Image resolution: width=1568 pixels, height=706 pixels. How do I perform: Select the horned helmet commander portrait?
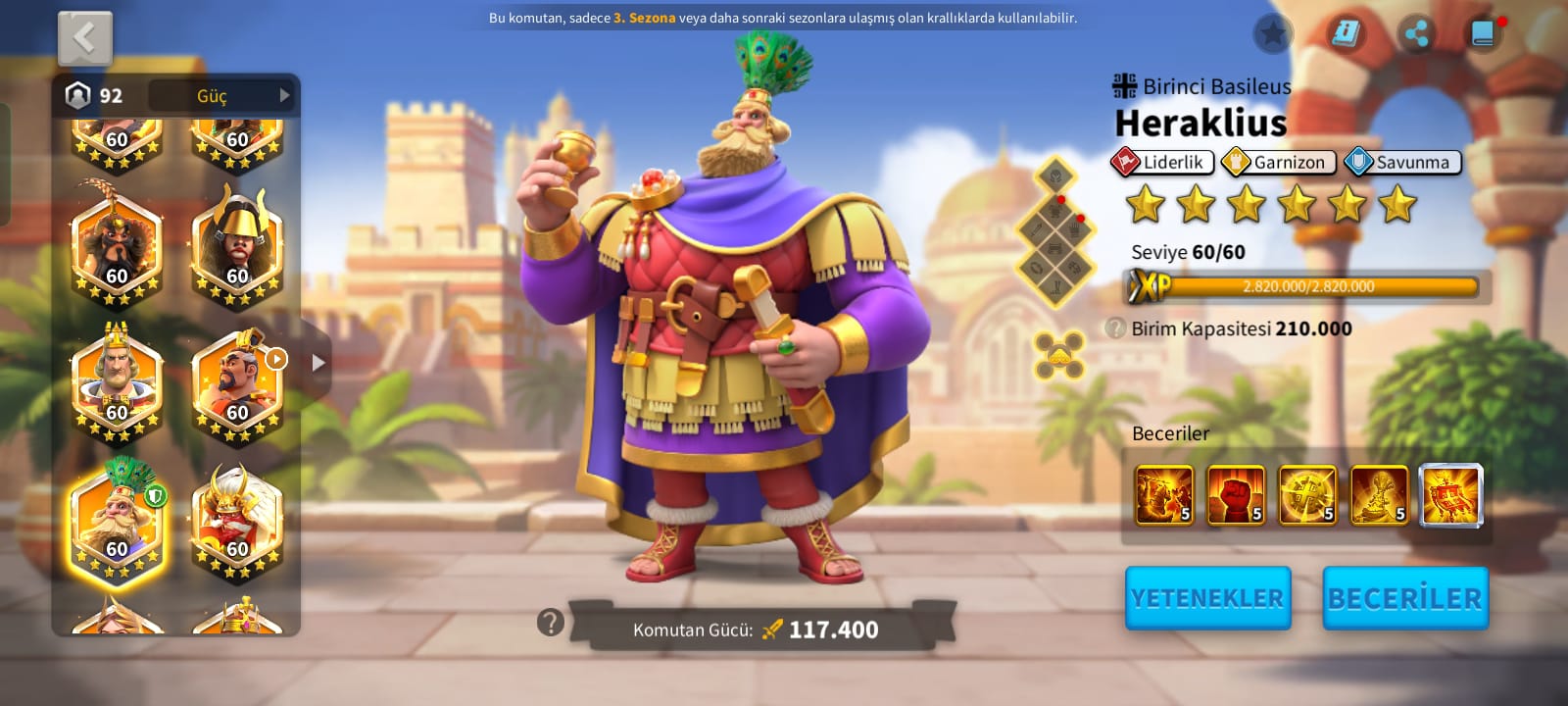[x=237, y=247]
